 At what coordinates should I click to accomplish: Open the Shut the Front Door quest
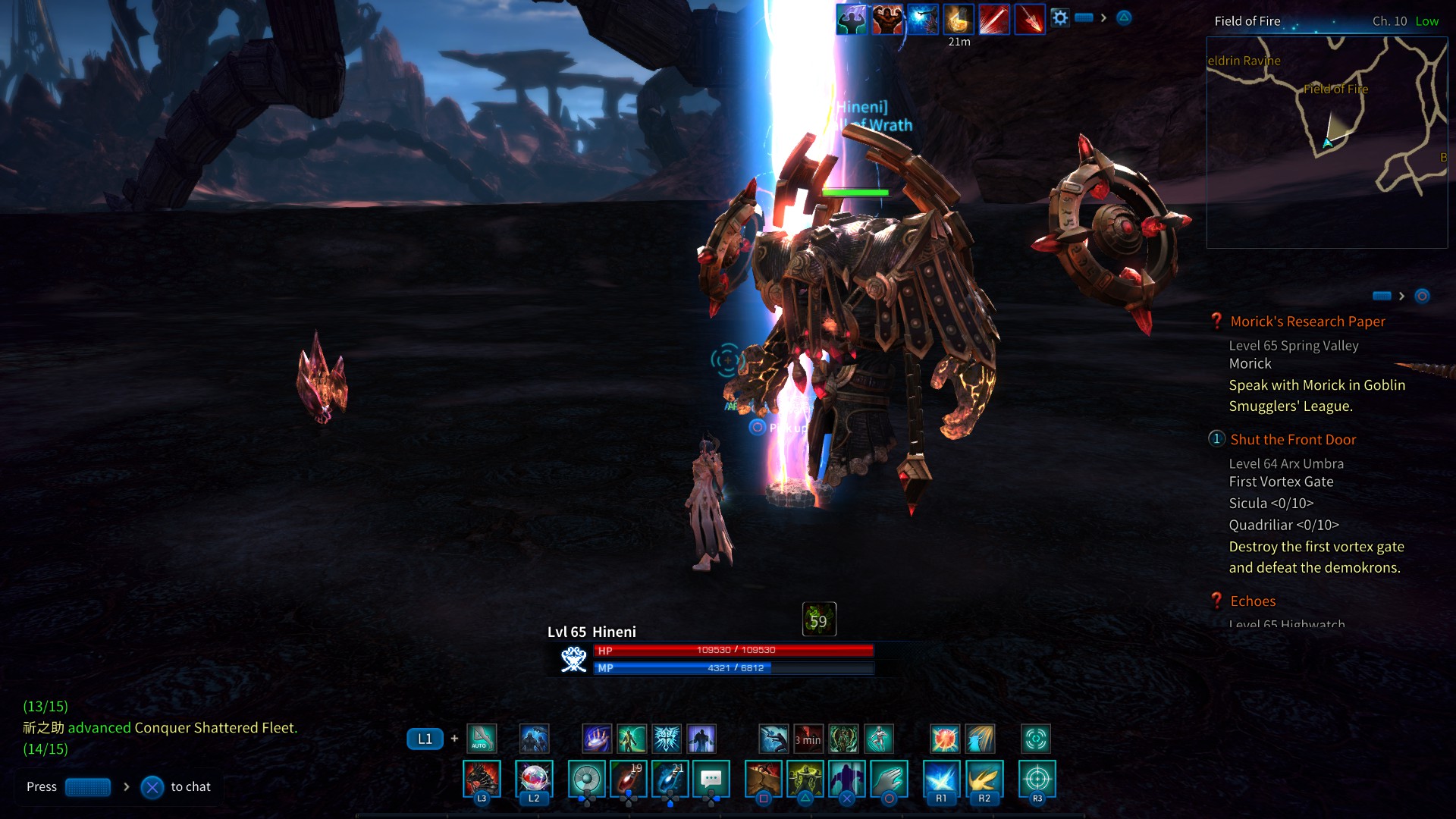coord(1293,440)
